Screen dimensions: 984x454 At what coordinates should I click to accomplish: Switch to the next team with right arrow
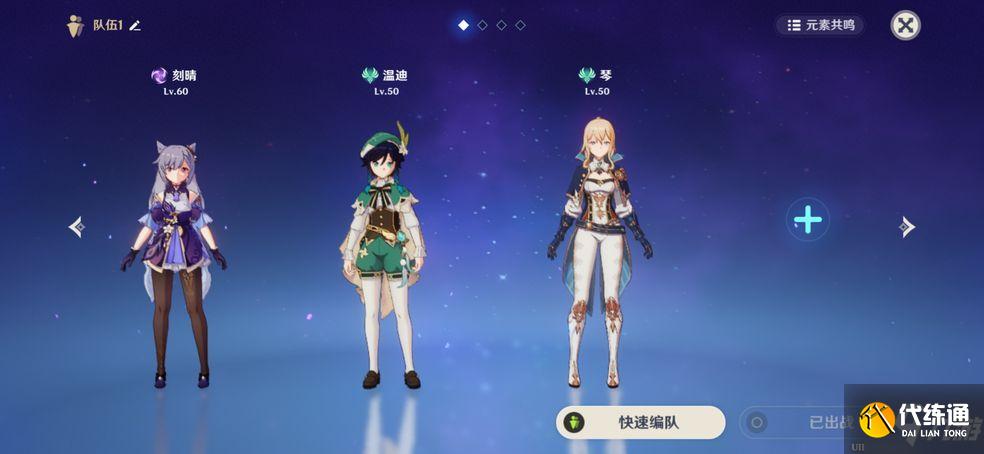(906, 227)
